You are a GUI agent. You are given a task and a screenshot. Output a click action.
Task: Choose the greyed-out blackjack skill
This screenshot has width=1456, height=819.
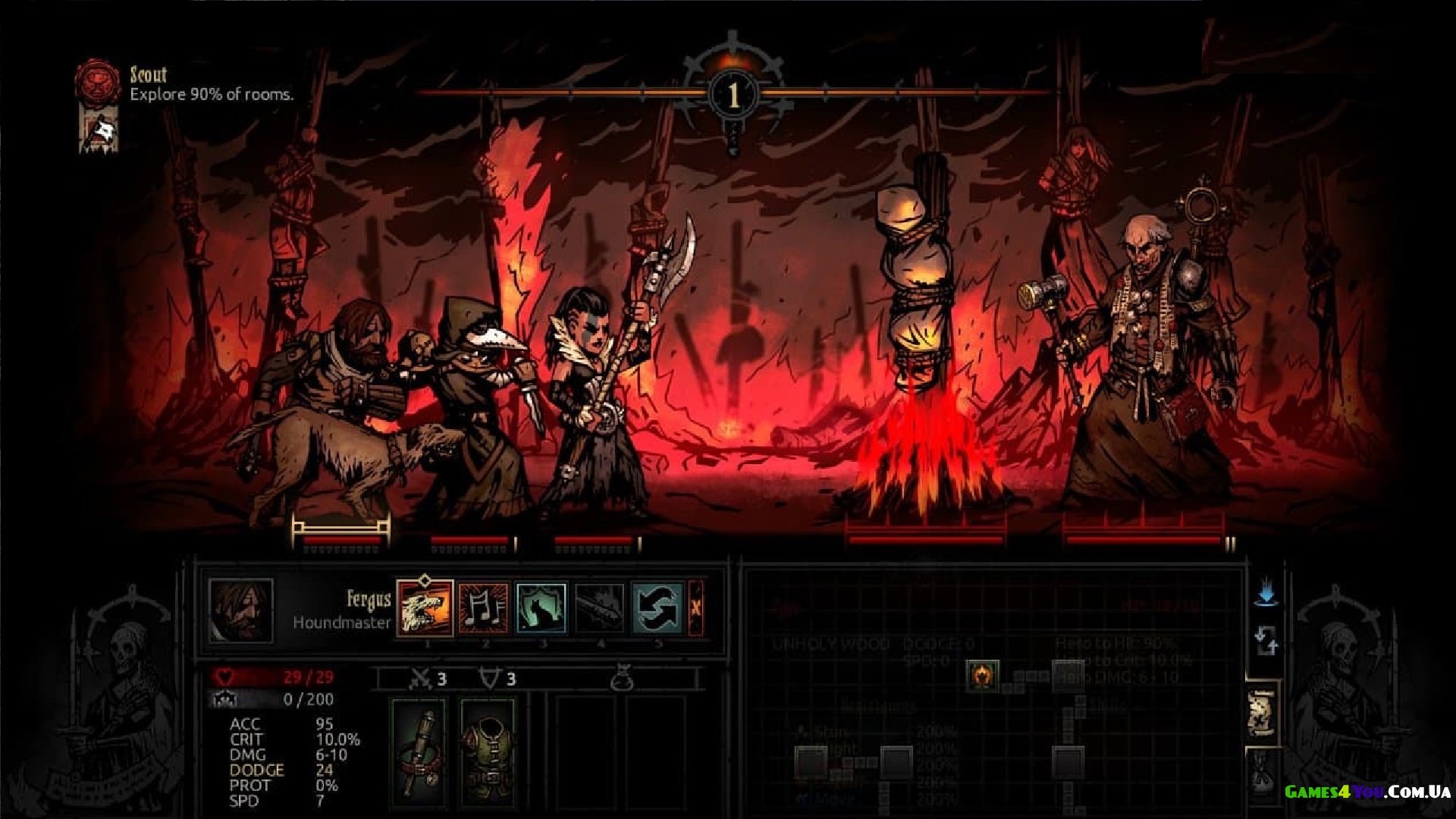(600, 607)
